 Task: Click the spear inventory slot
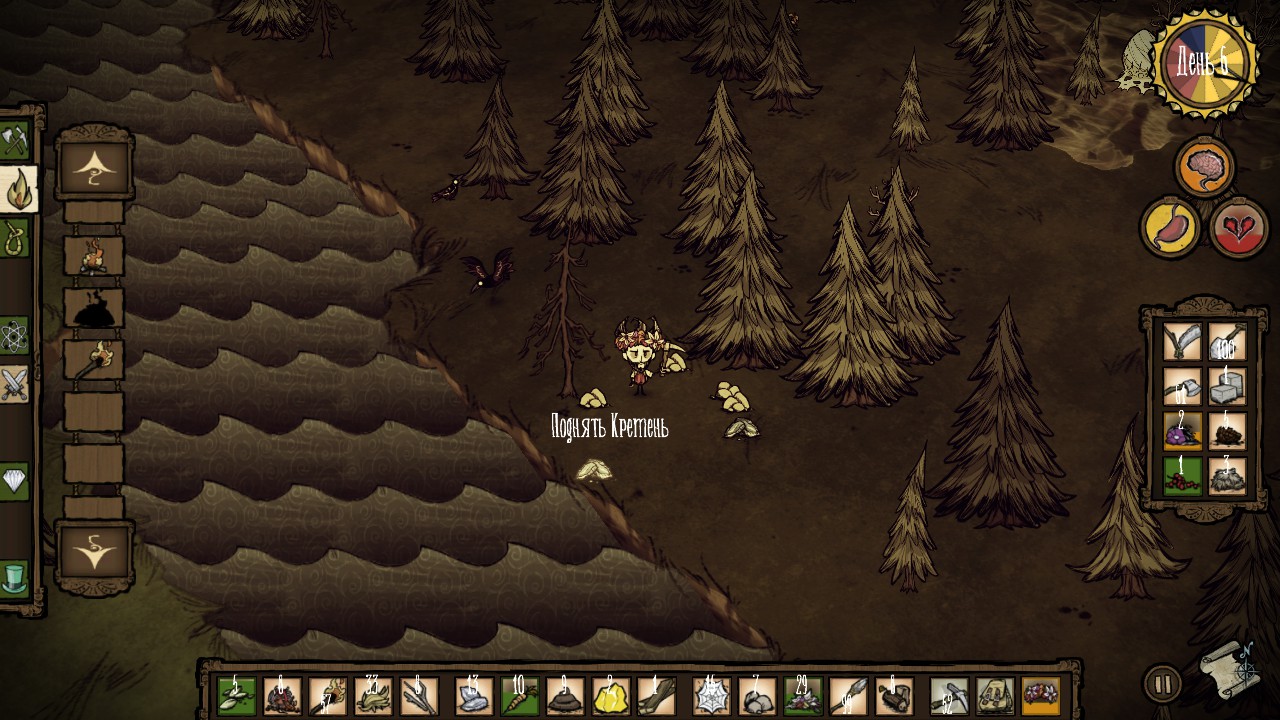(849, 696)
